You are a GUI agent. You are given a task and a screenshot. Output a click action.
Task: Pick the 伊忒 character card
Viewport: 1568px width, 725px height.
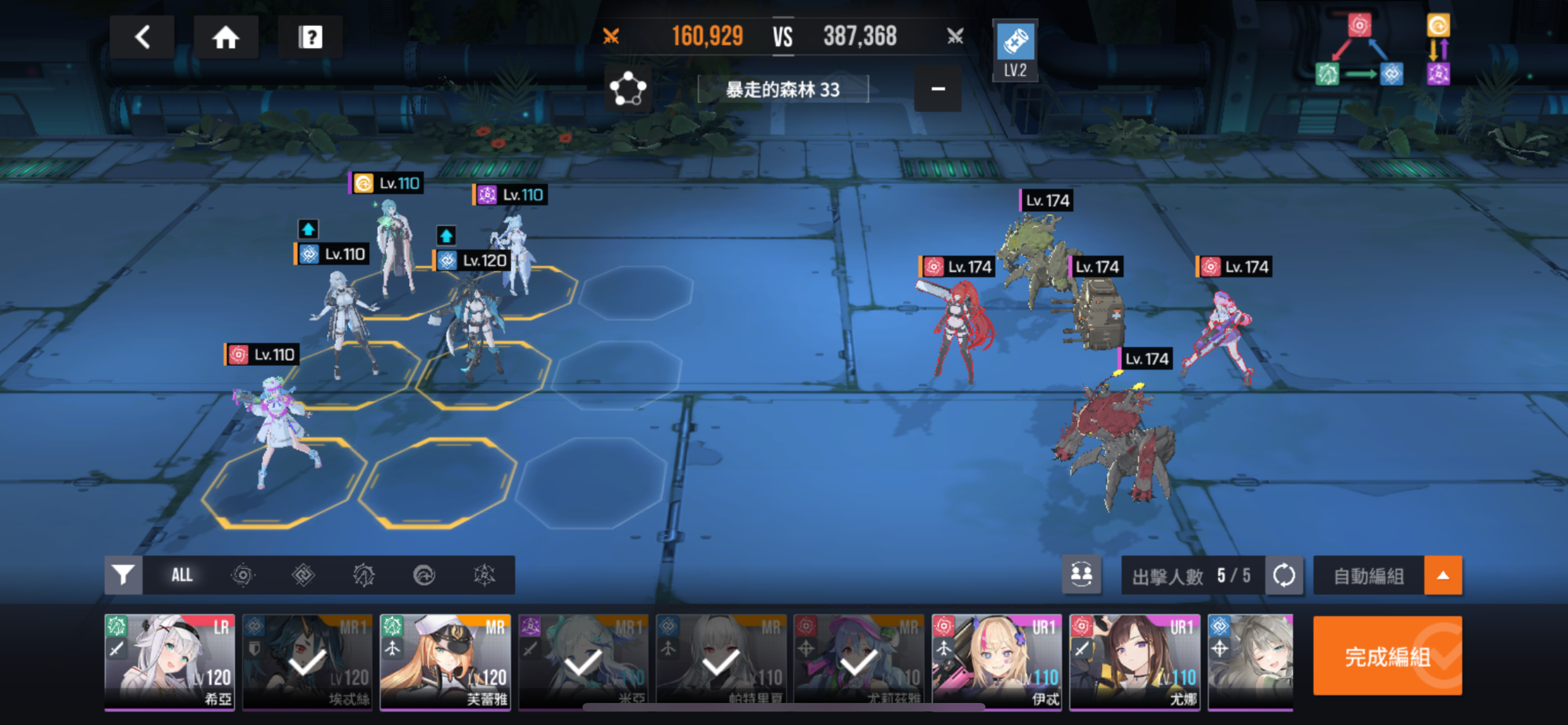coord(996,661)
